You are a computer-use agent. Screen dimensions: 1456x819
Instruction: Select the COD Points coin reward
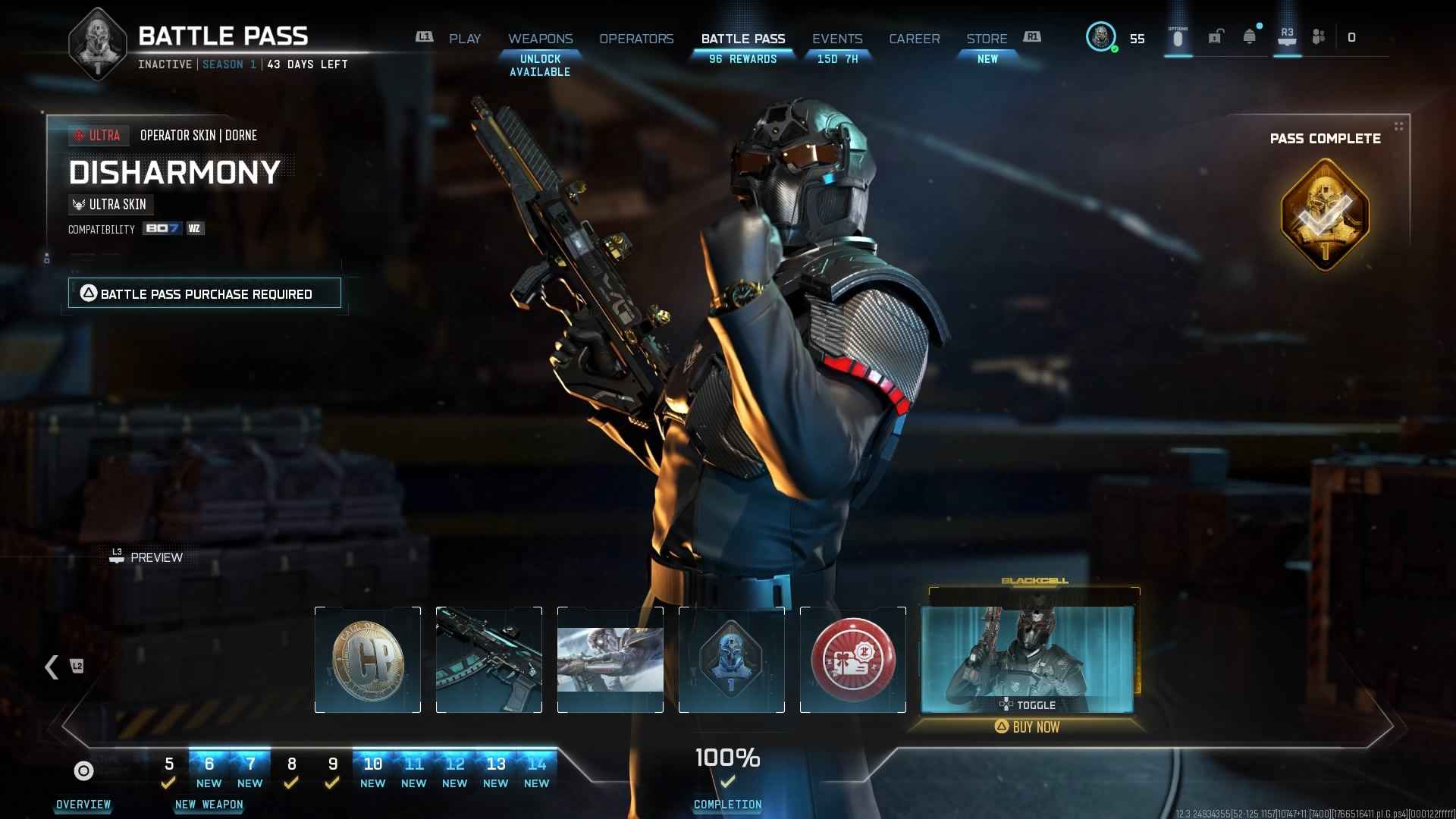pos(368,660)
